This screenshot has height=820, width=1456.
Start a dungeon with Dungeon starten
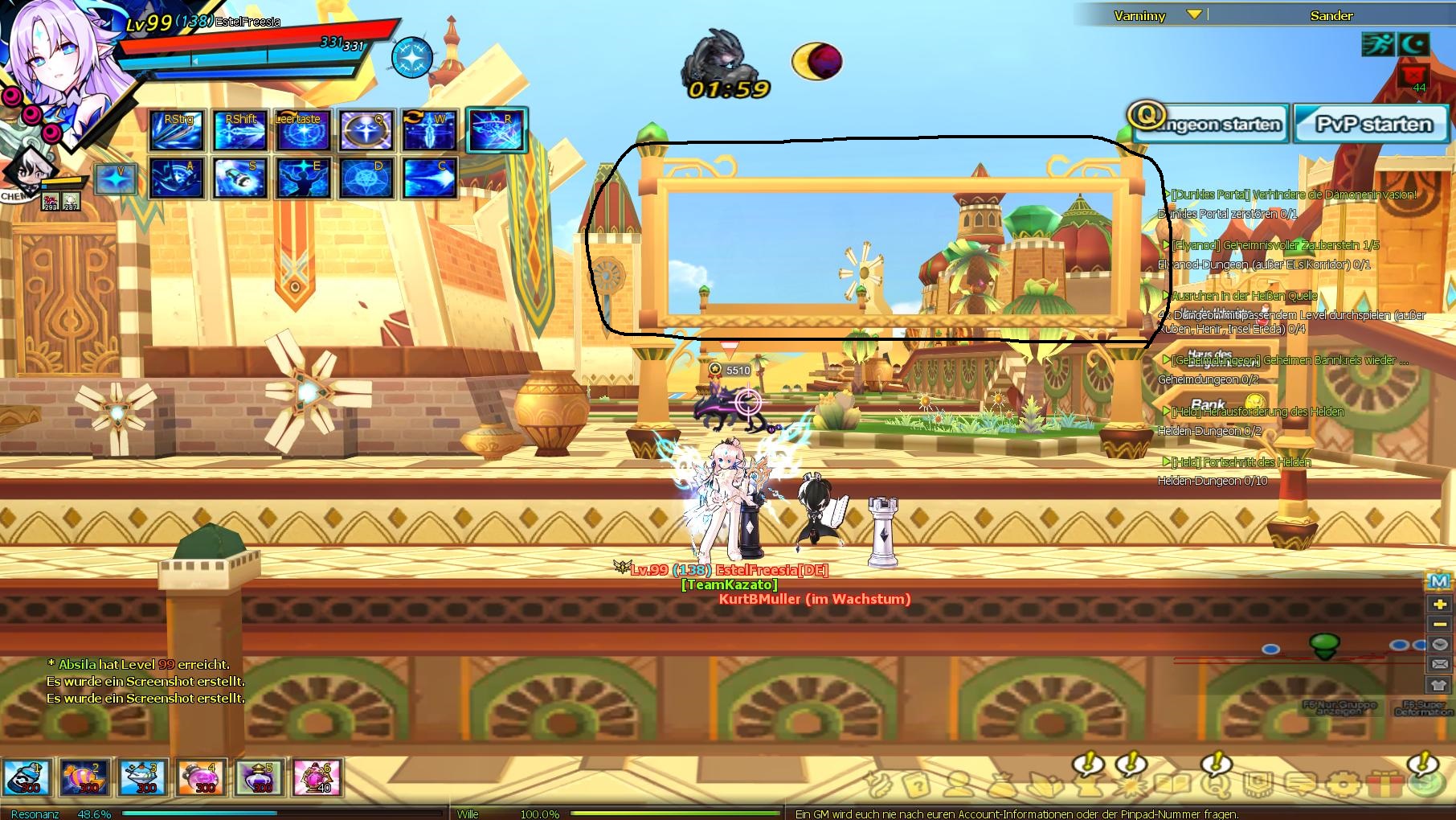1207,124
